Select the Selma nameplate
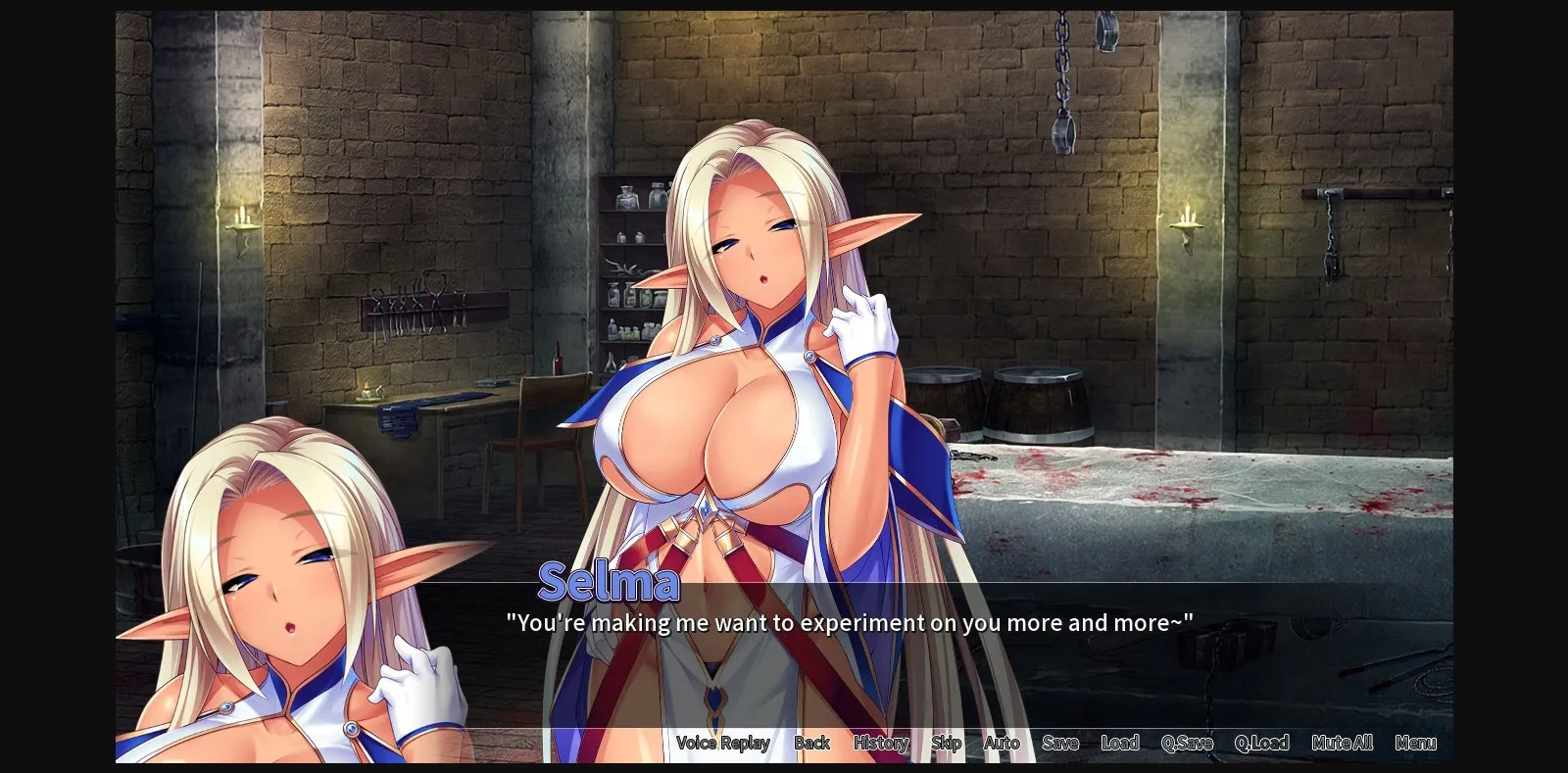 [x=611, y=582]
